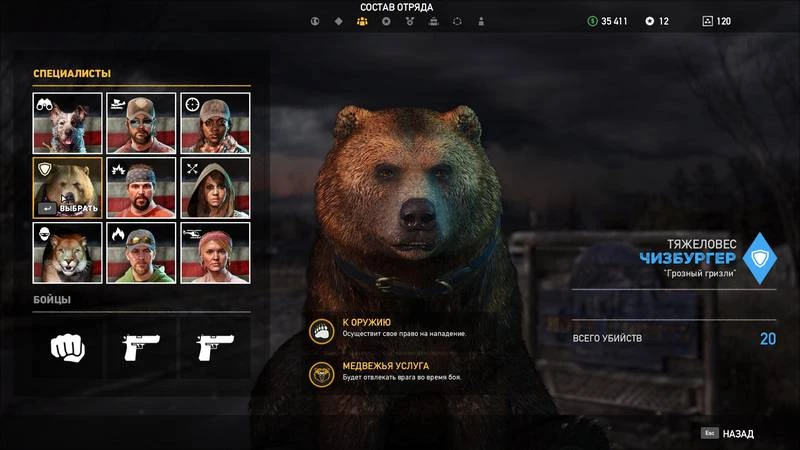Switch to the globe map tab

(x=315, y=21)
